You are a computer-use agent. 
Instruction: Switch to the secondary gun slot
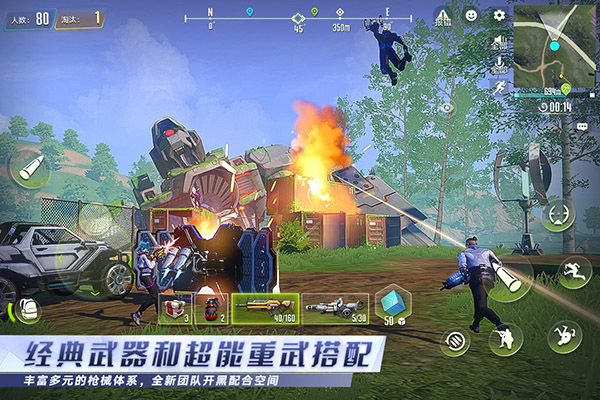(335, 308)
